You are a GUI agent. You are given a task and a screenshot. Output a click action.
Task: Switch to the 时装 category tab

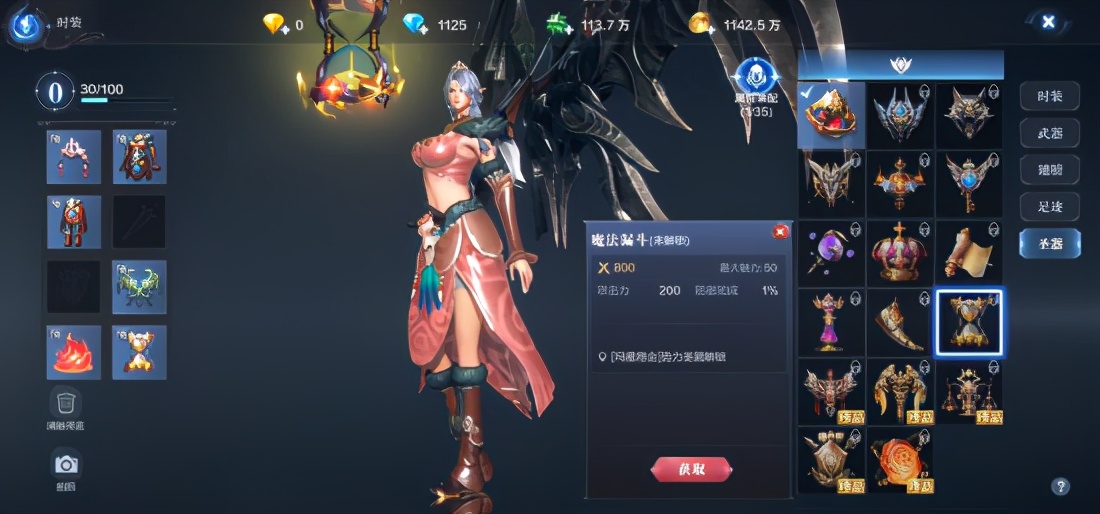click(1049, 96)
